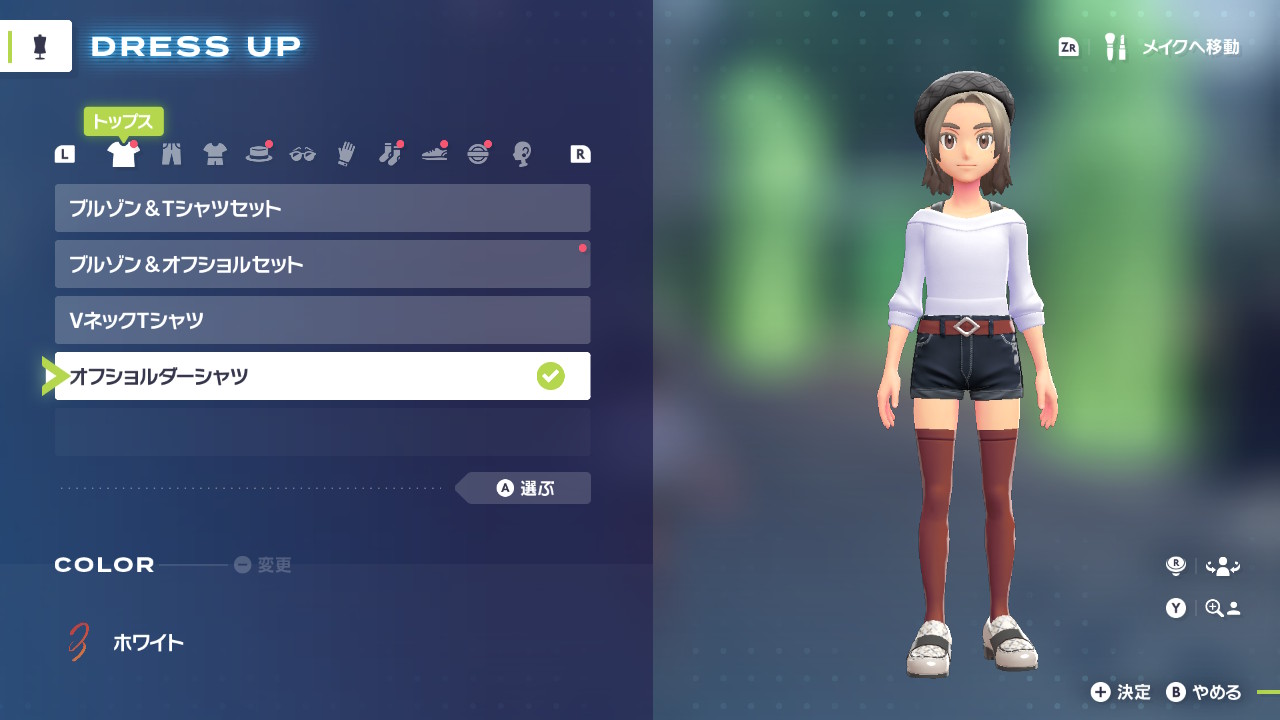Screen dimensions: 1280x720
Task: Choose the ブルゾン＆オフショルセット outfit
Action: [322, 264]
